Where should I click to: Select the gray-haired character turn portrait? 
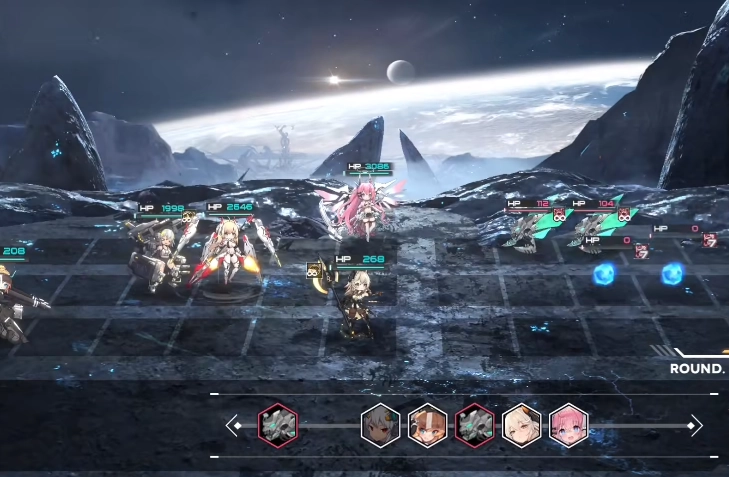click(380, 425)
